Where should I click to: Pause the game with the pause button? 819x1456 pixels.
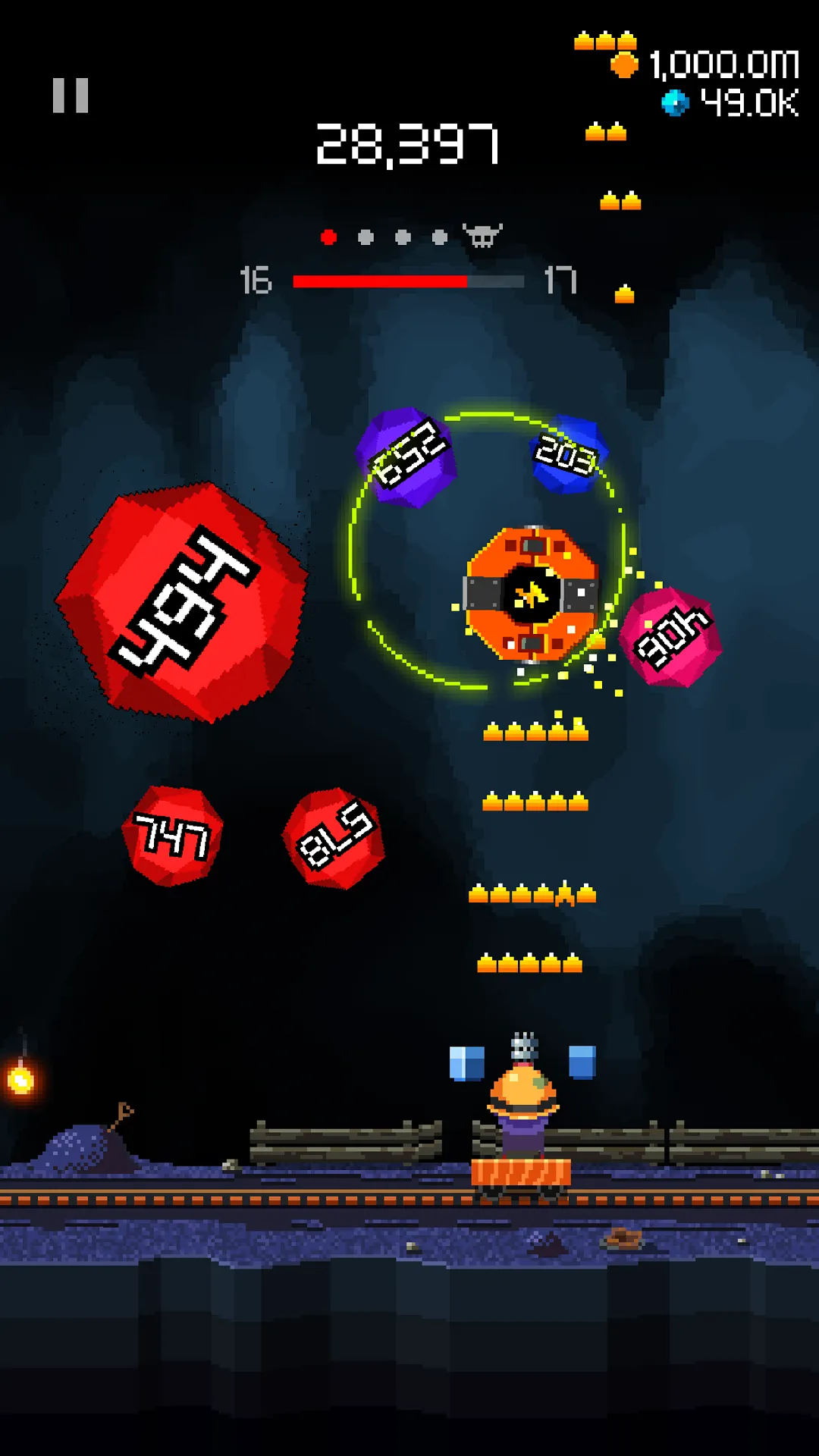pyautogui.click(x=71, y=96)
